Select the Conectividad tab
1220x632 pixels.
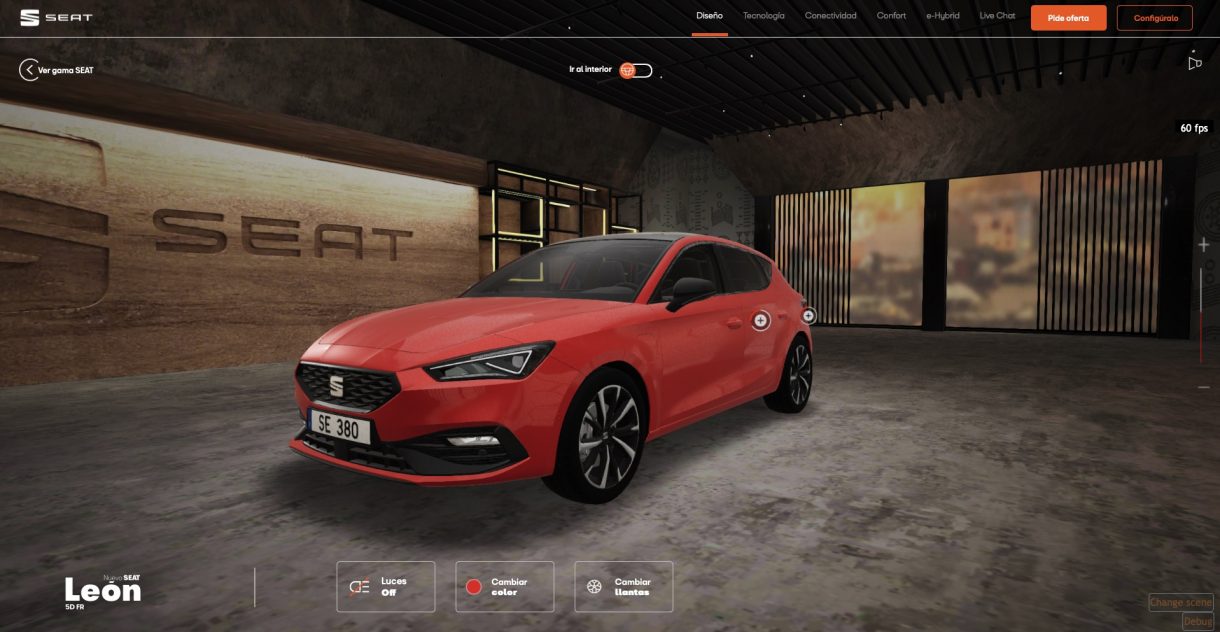pos(831,16)
